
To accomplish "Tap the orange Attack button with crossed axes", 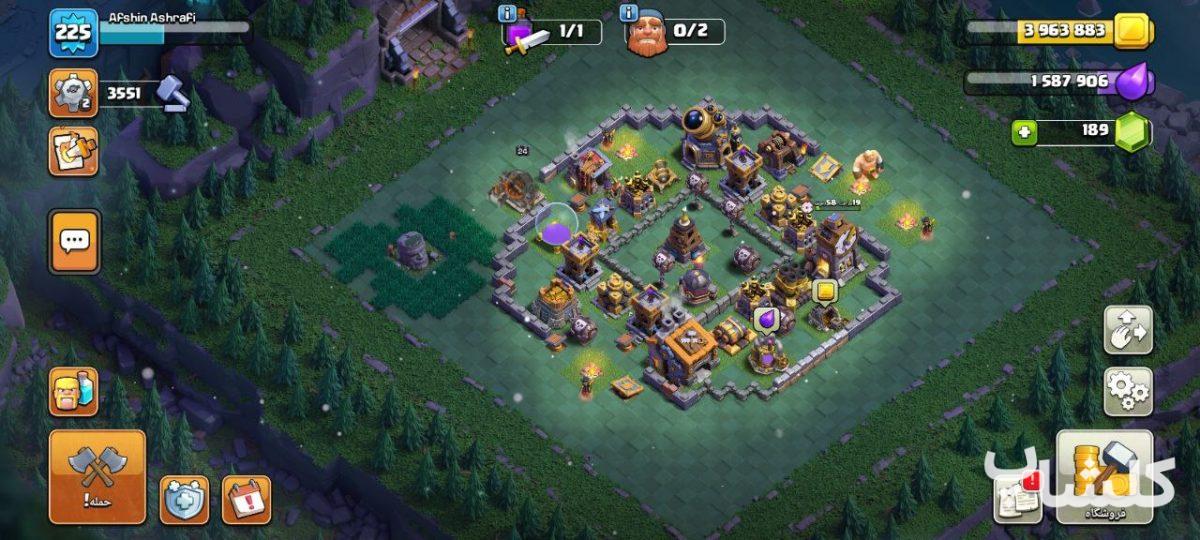I will click(97, 477).
